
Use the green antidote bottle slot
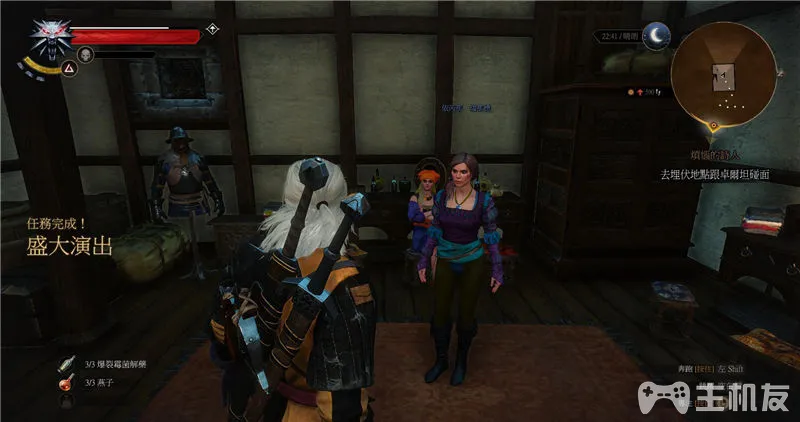(67, 363)
